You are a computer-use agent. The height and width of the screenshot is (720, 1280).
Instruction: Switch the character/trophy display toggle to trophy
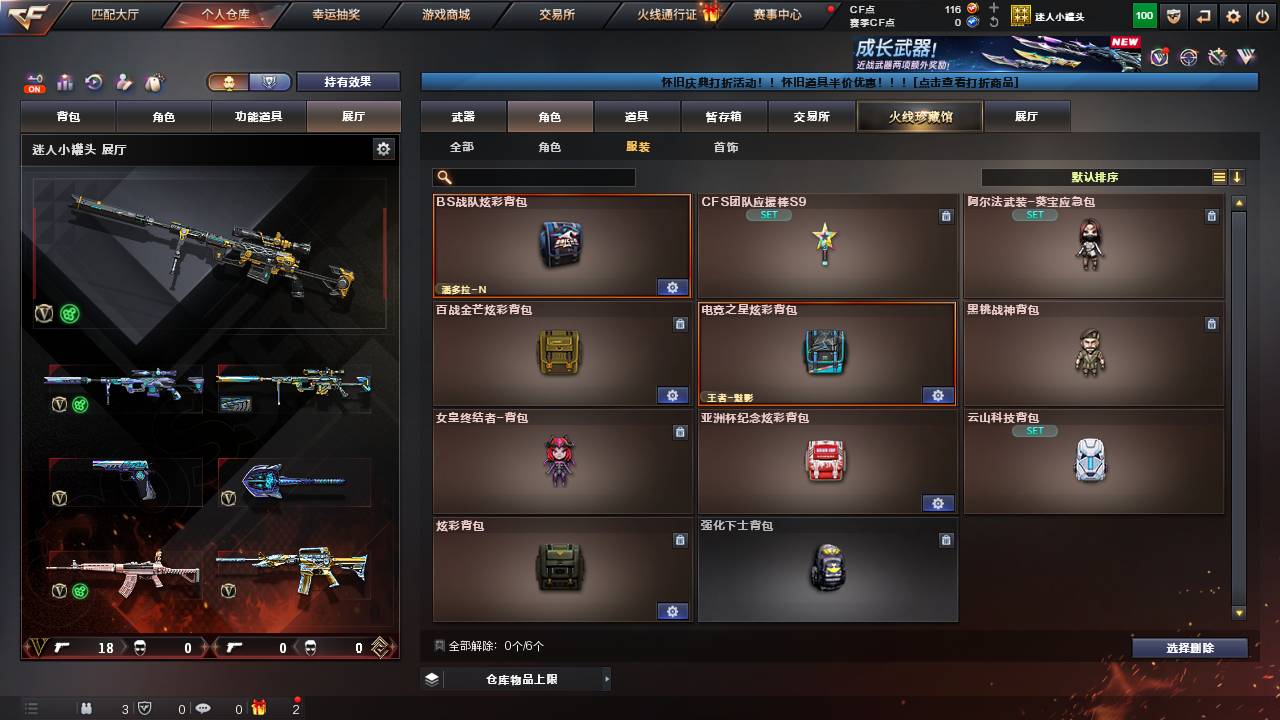(x=270, y=82)
